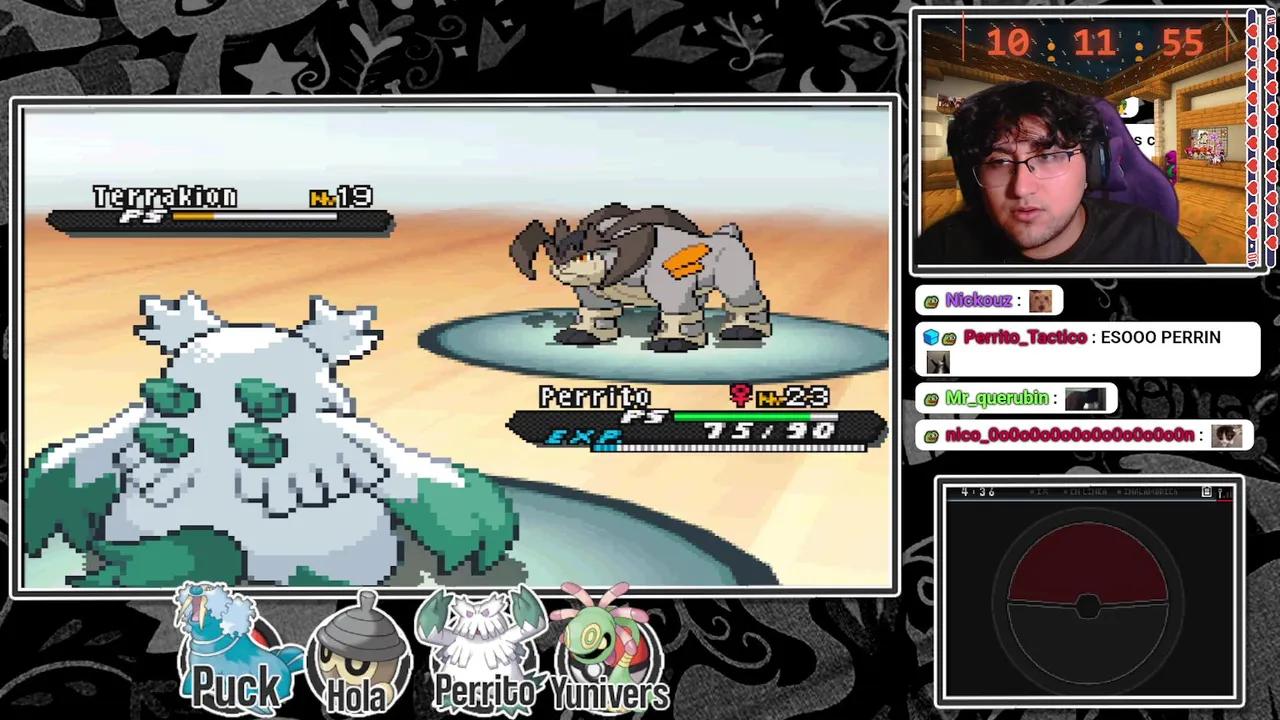This screenshot has height=720, width=1280.
Task: Click the frog badge next to Nickouz
Action: [930, 300]
